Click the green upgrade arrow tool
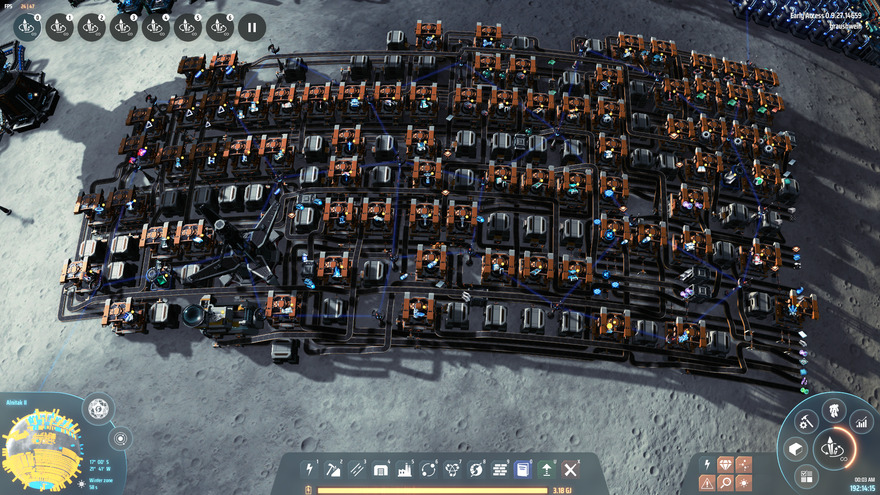This screenshot has width=880, height=495. [x=547, y=469]
